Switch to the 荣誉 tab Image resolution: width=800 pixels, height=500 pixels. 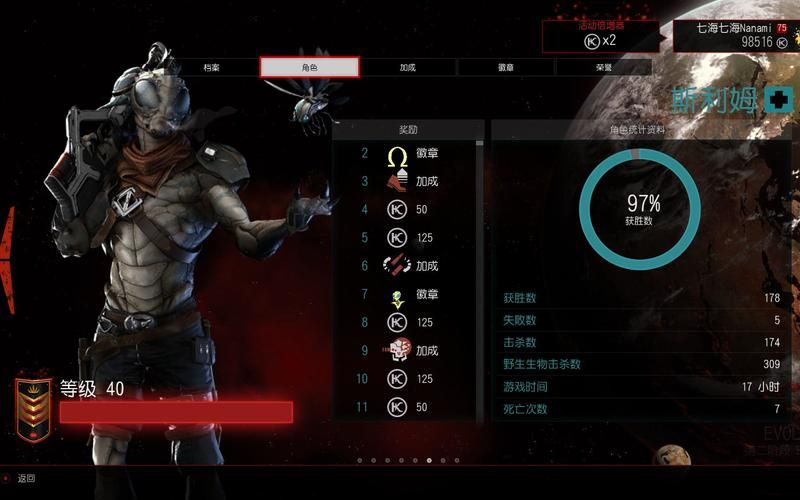603,67
